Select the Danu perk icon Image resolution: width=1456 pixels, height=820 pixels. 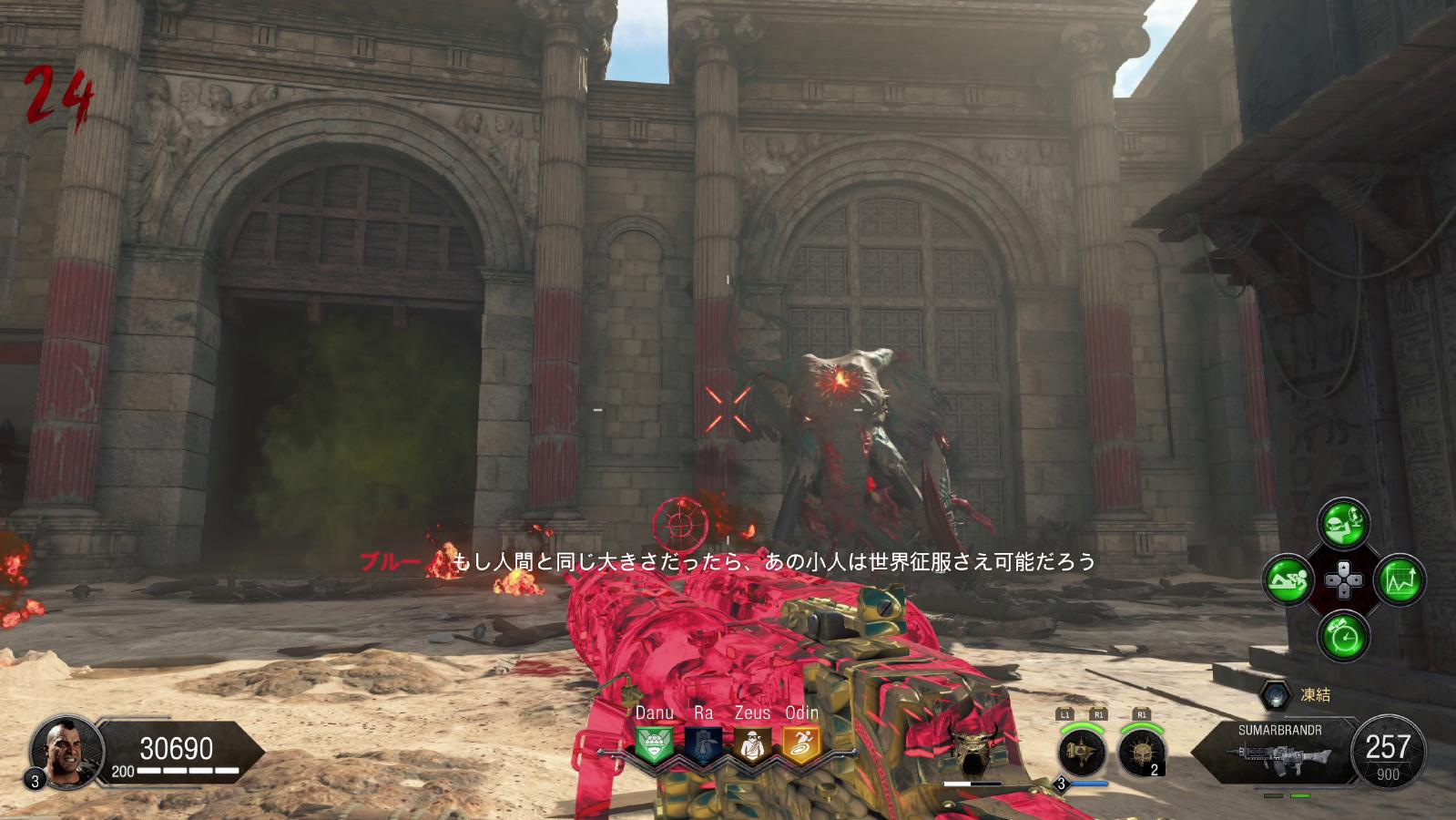click(x=653, y=745)
